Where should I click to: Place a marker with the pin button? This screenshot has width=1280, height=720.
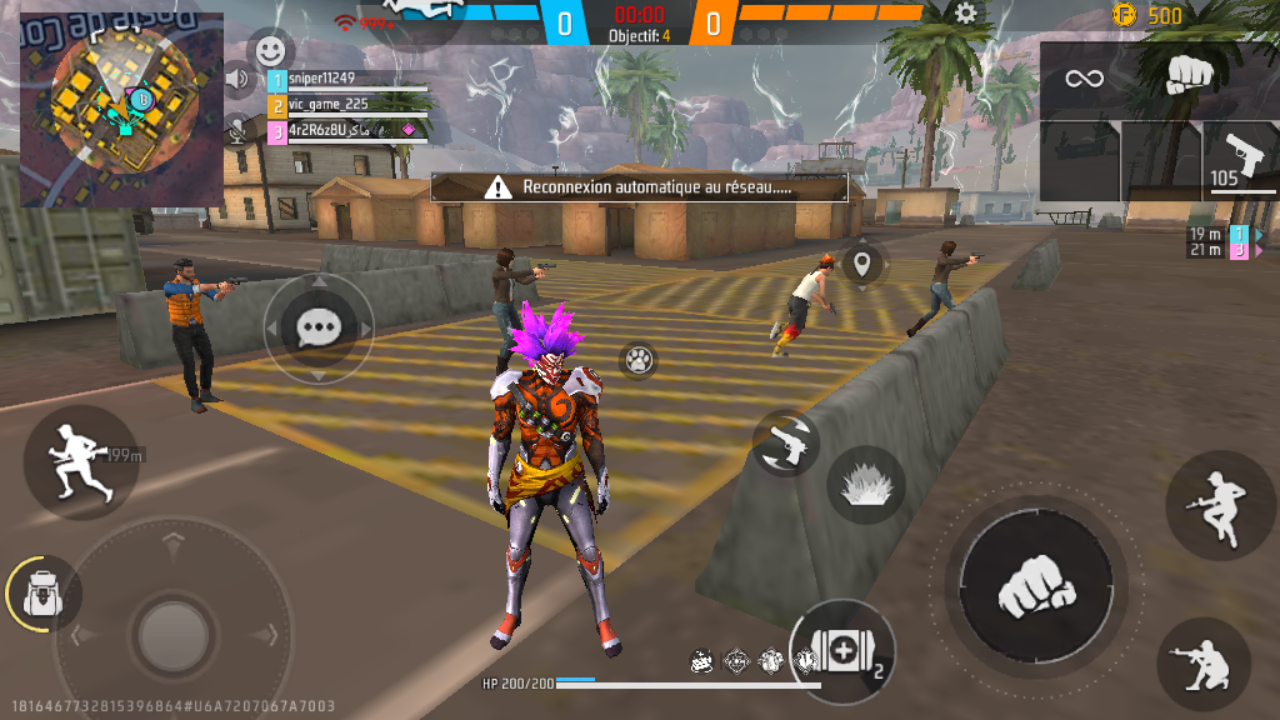point(862,265)
